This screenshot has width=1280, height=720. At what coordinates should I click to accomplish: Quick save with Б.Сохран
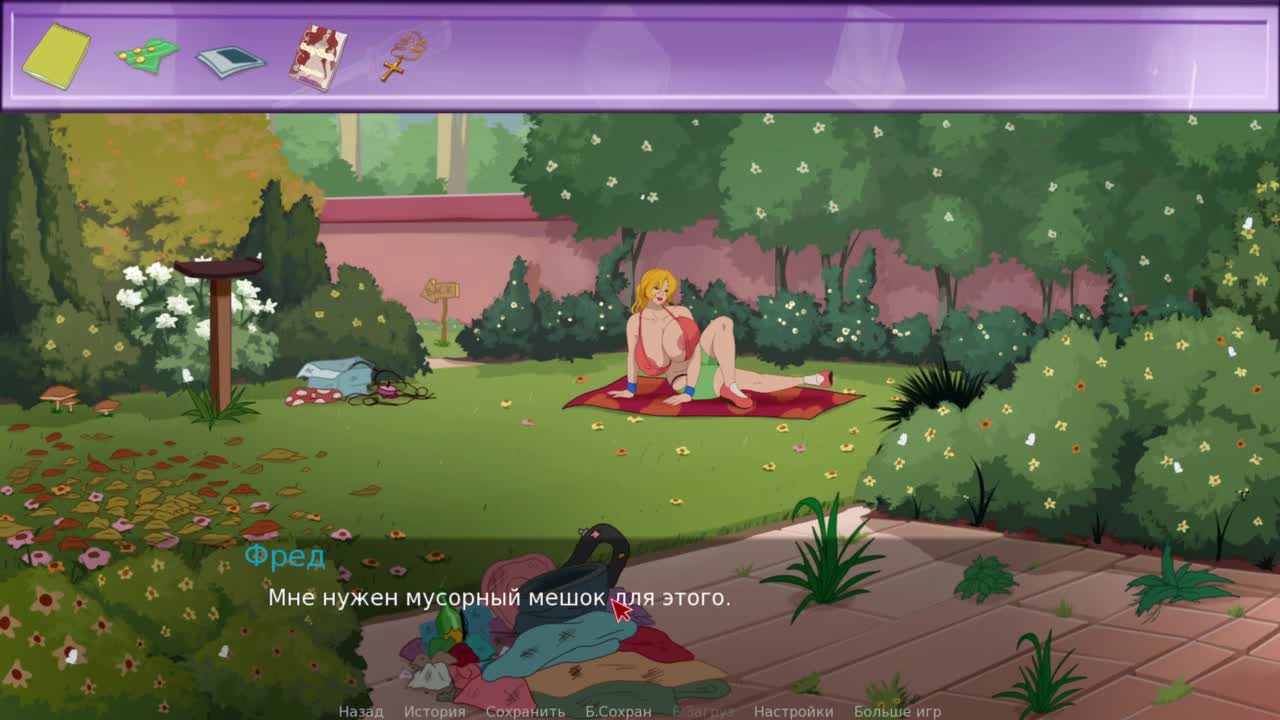coord(618,711)
